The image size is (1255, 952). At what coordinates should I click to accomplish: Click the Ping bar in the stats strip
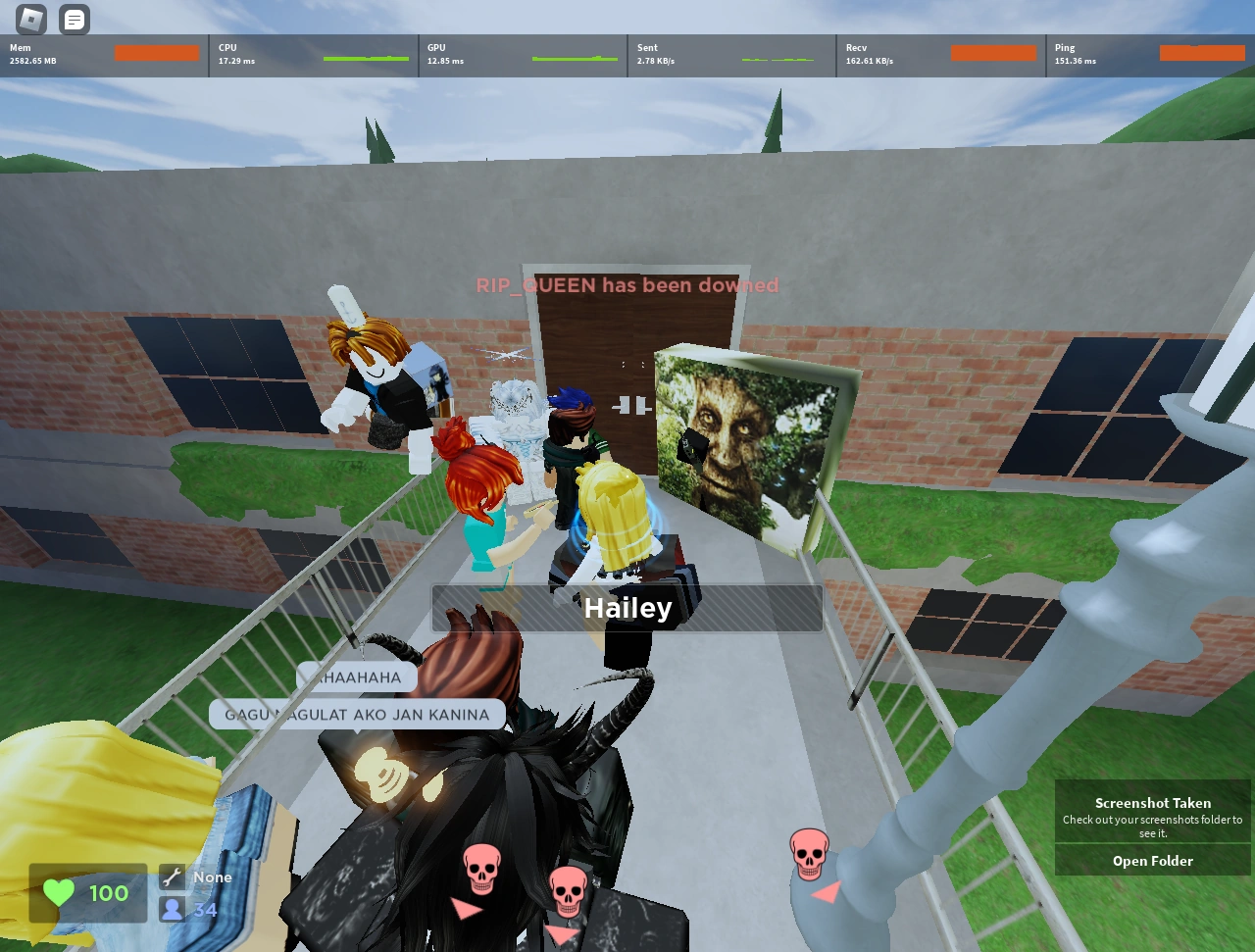click(1202, 53)
